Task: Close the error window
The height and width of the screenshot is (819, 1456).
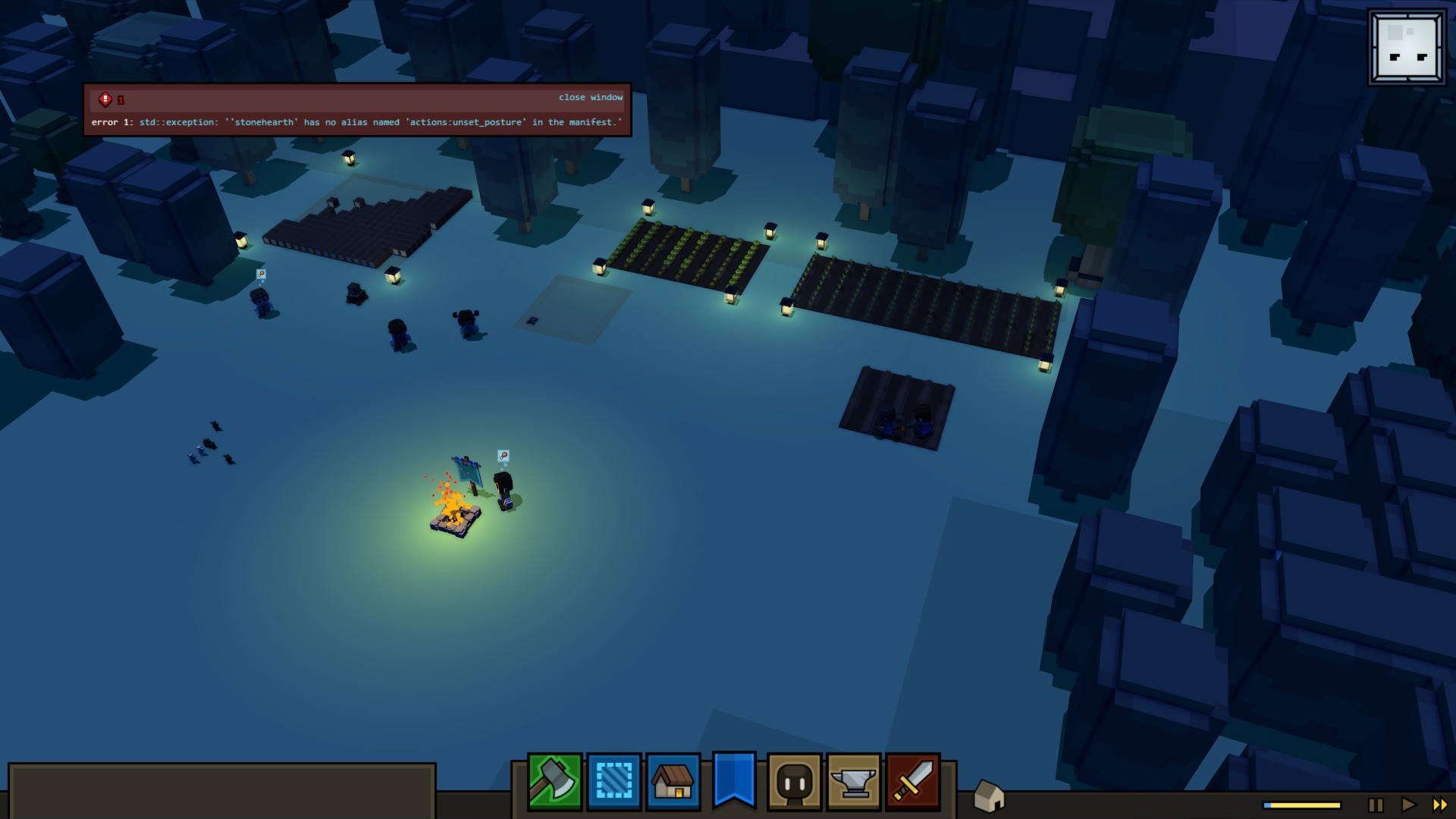Action: [x=590, y=98]
